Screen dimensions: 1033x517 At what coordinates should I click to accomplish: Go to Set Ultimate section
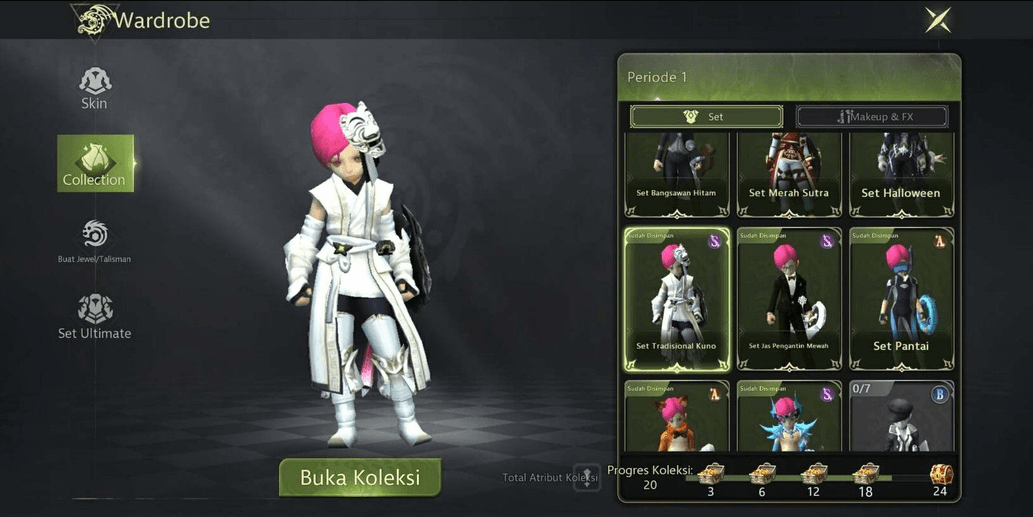pos(94,316)
